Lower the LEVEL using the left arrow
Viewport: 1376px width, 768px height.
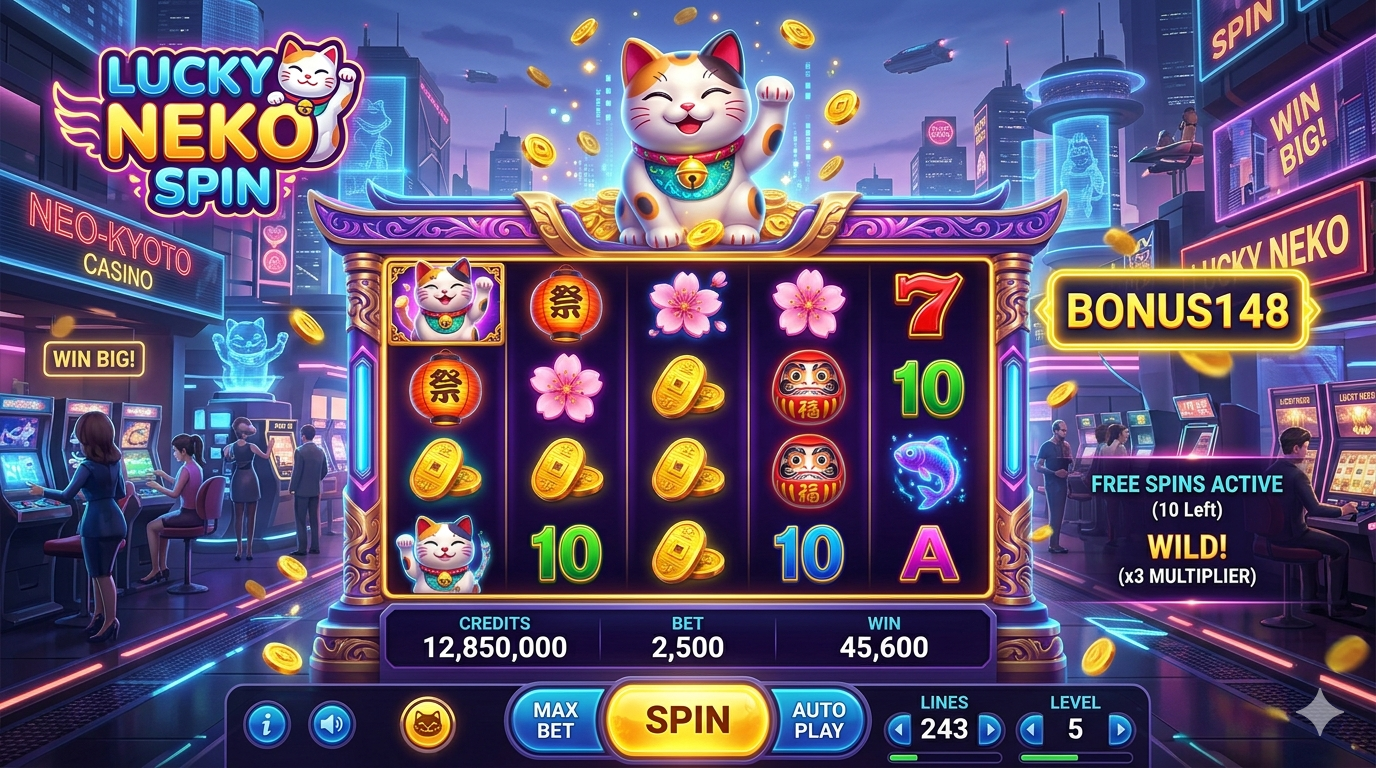[1030, 729]
